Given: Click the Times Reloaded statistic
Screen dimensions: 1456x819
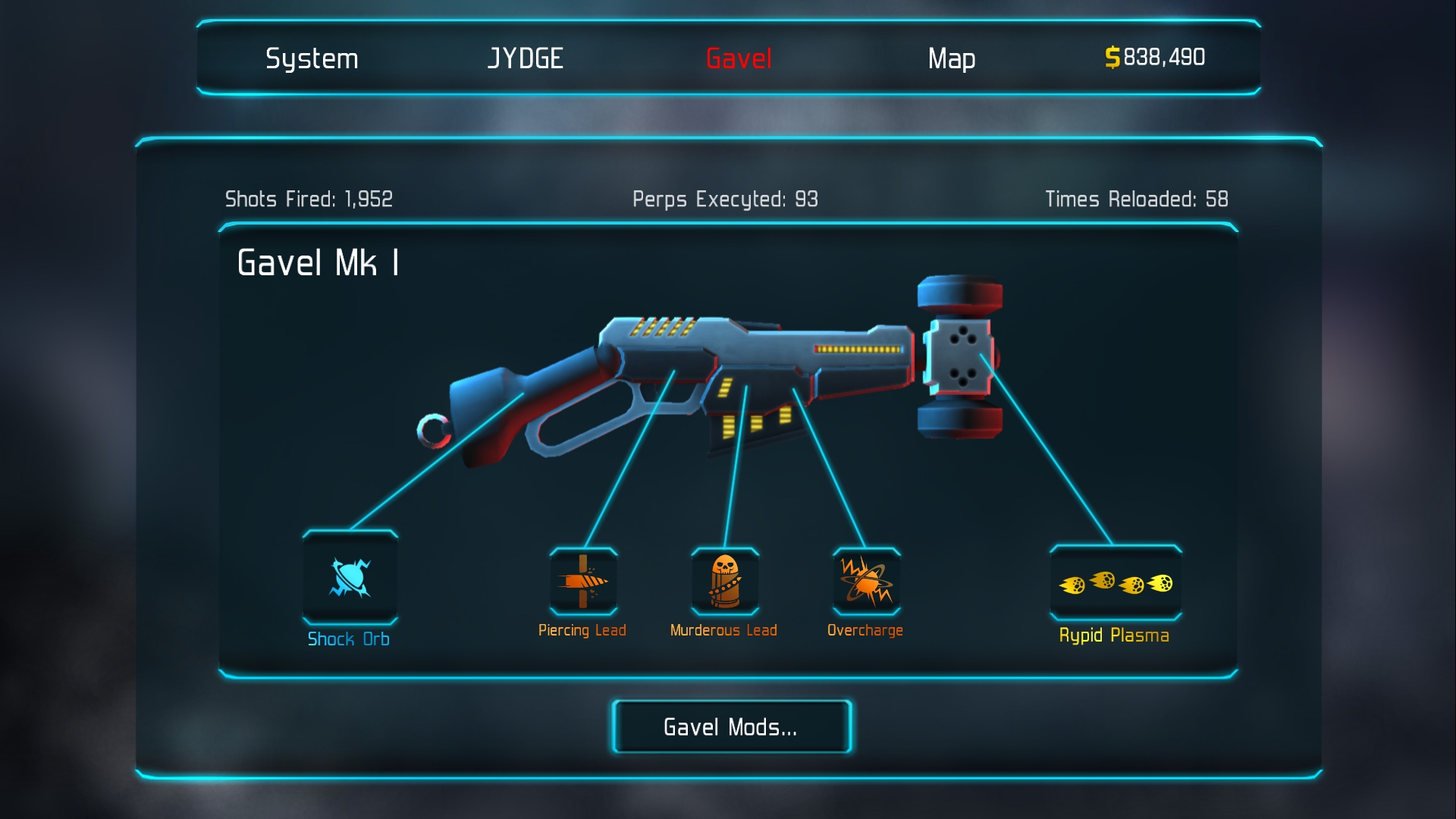Looking at the screenshot, I should [x=1138, y=199].
